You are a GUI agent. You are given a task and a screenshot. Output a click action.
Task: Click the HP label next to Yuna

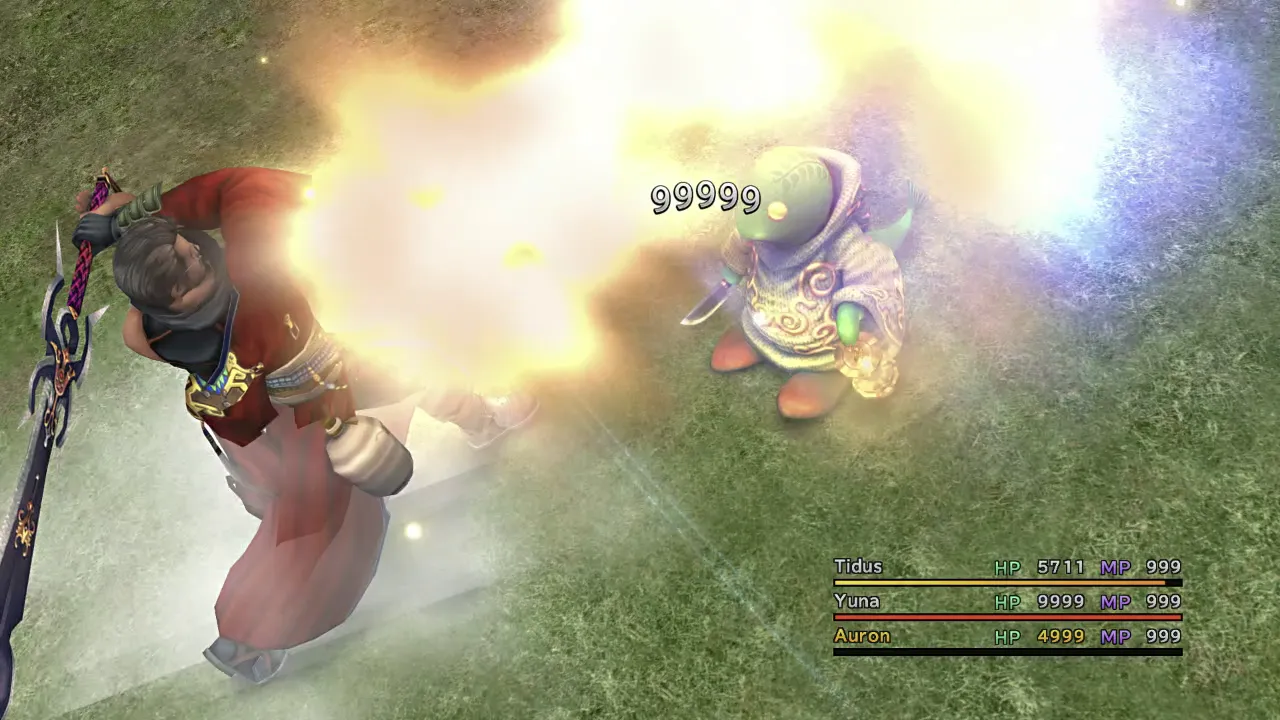click(x=1007, y=601)
